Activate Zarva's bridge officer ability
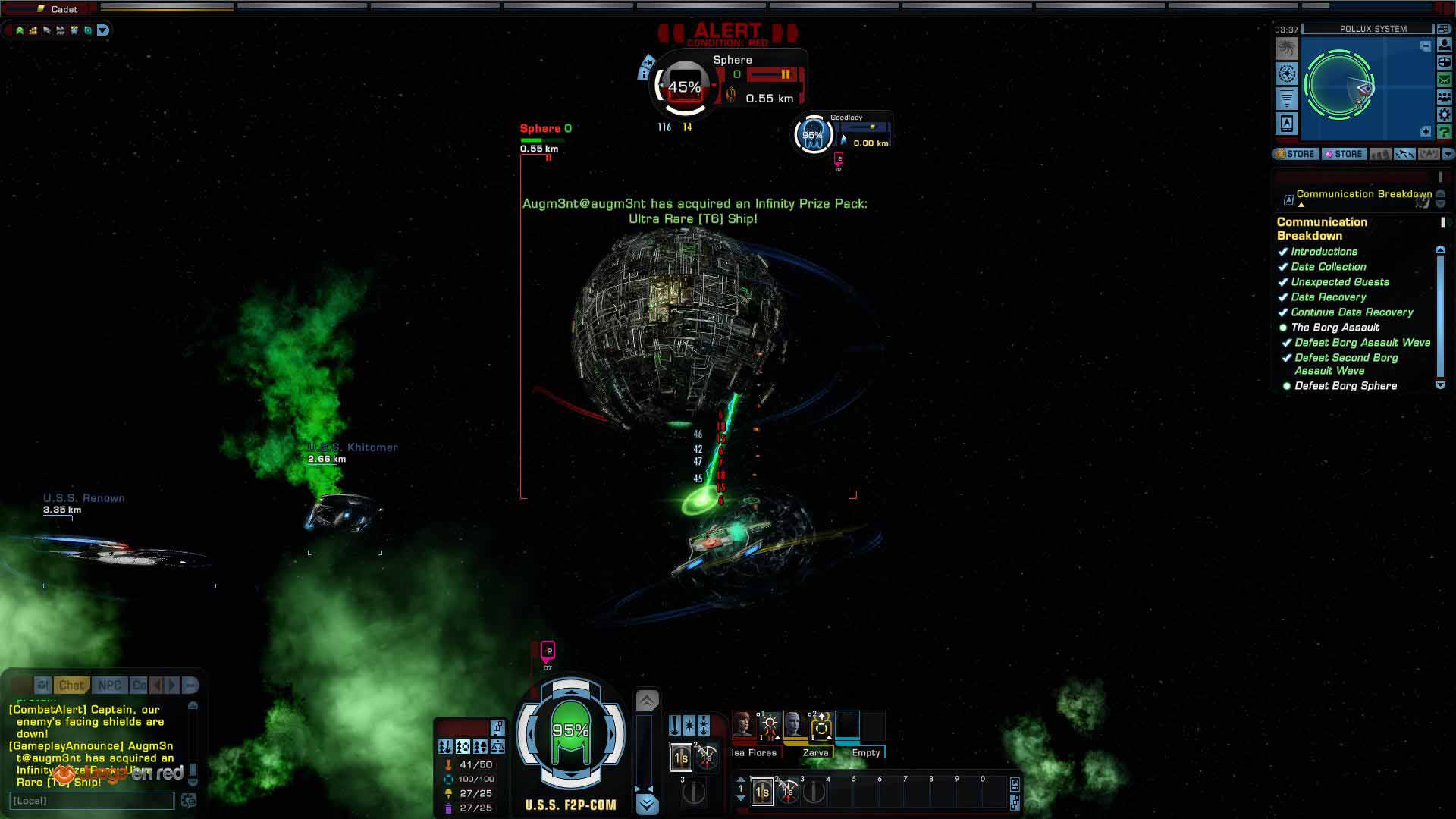The width and height of the screenshot is (1456, 819). 820,726
